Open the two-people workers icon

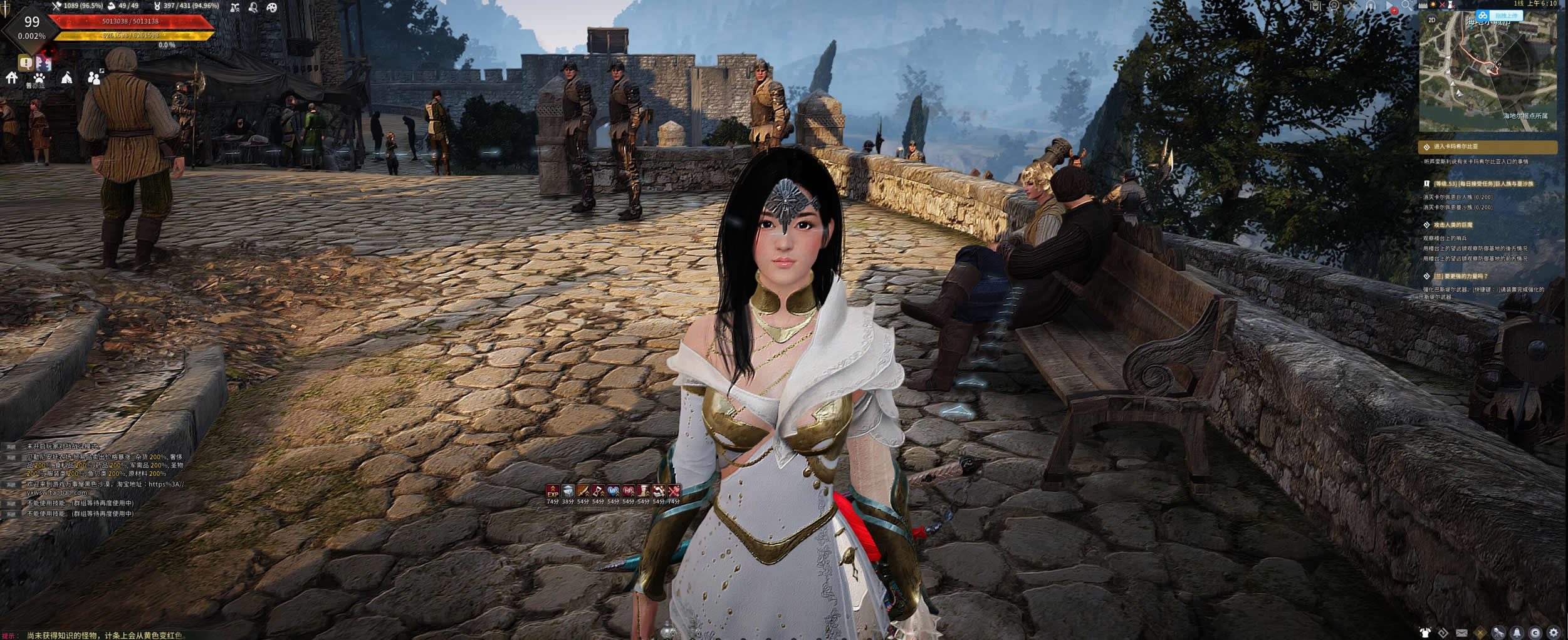tap(94, 78)
